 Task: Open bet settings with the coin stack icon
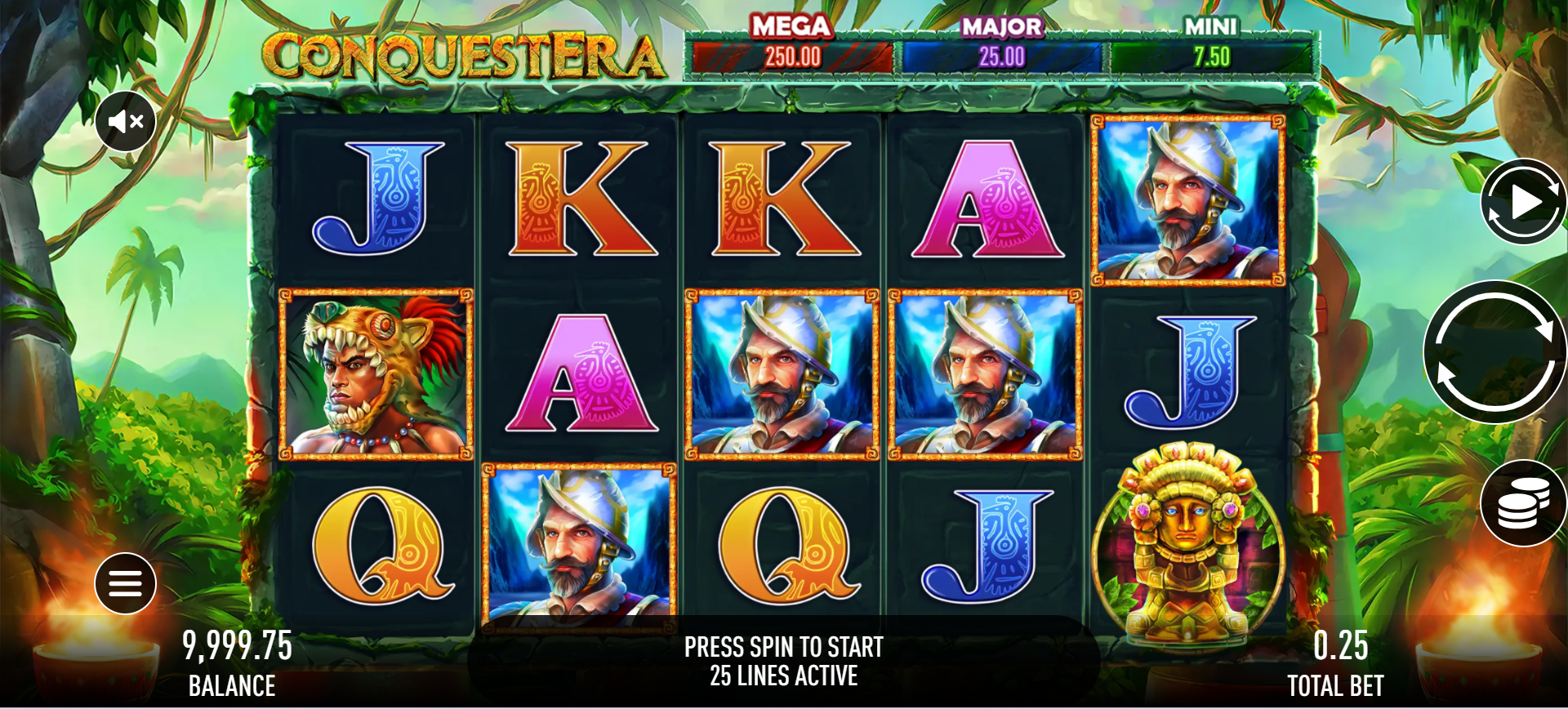click(x=1521, y=504)
